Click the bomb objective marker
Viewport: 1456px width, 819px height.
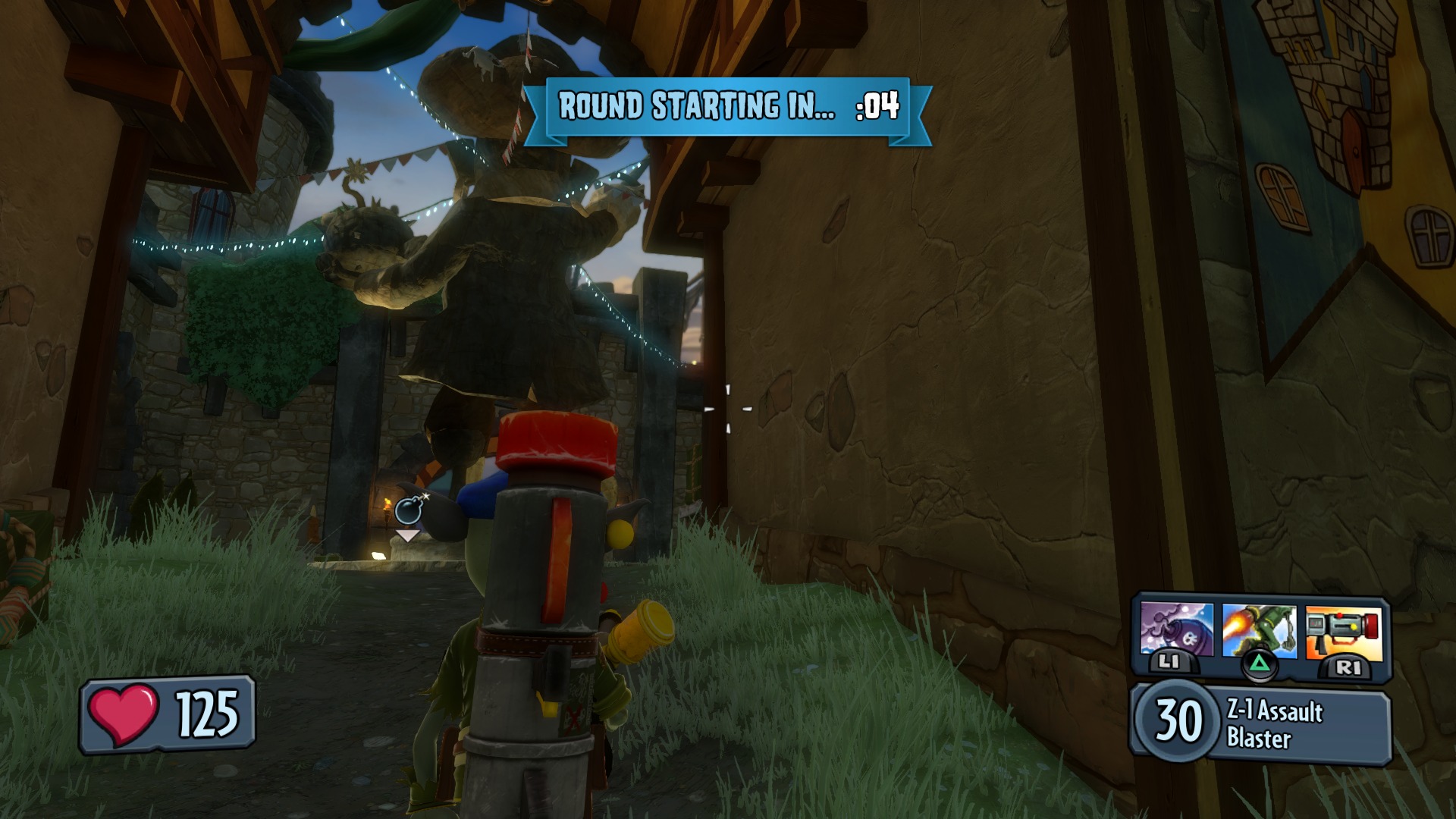[x=409, y=512]
